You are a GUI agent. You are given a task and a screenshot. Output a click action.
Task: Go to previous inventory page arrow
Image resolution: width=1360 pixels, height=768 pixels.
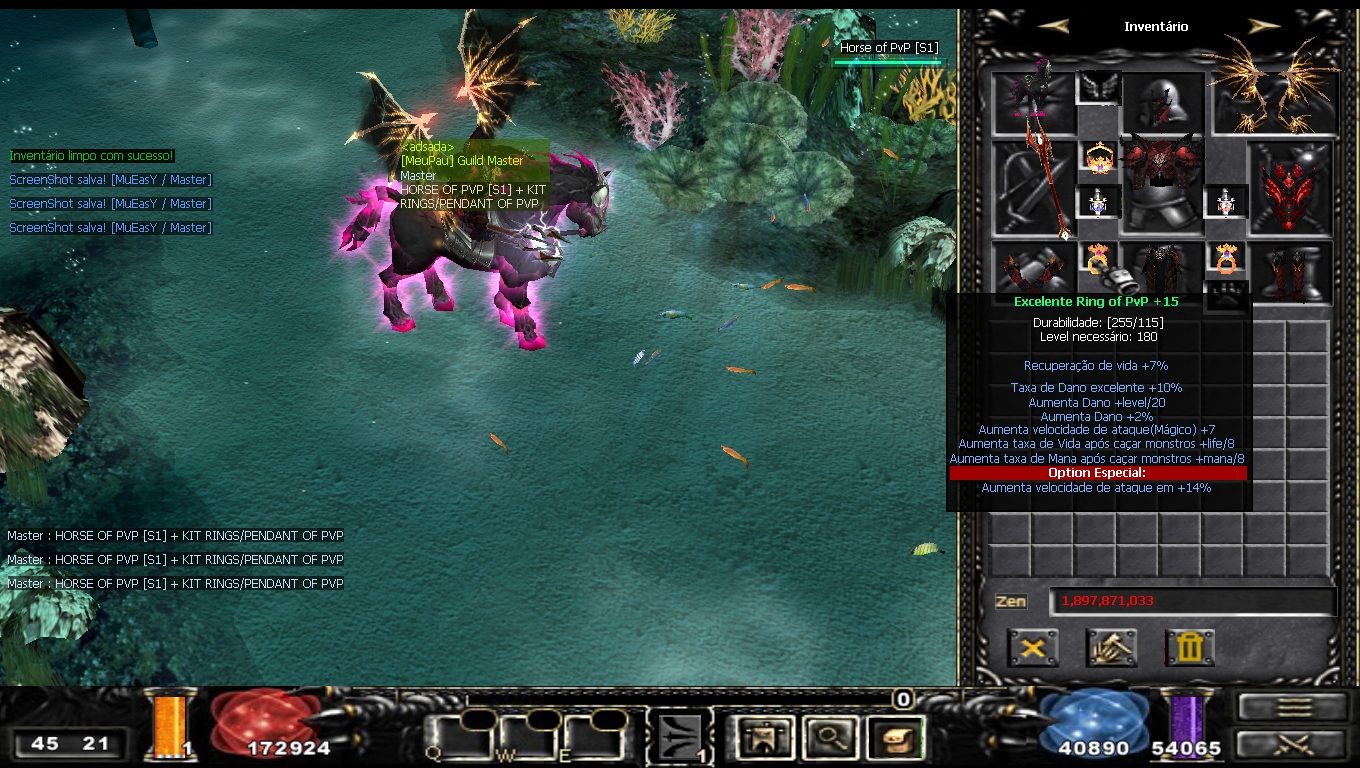[x=1052, y=27]
